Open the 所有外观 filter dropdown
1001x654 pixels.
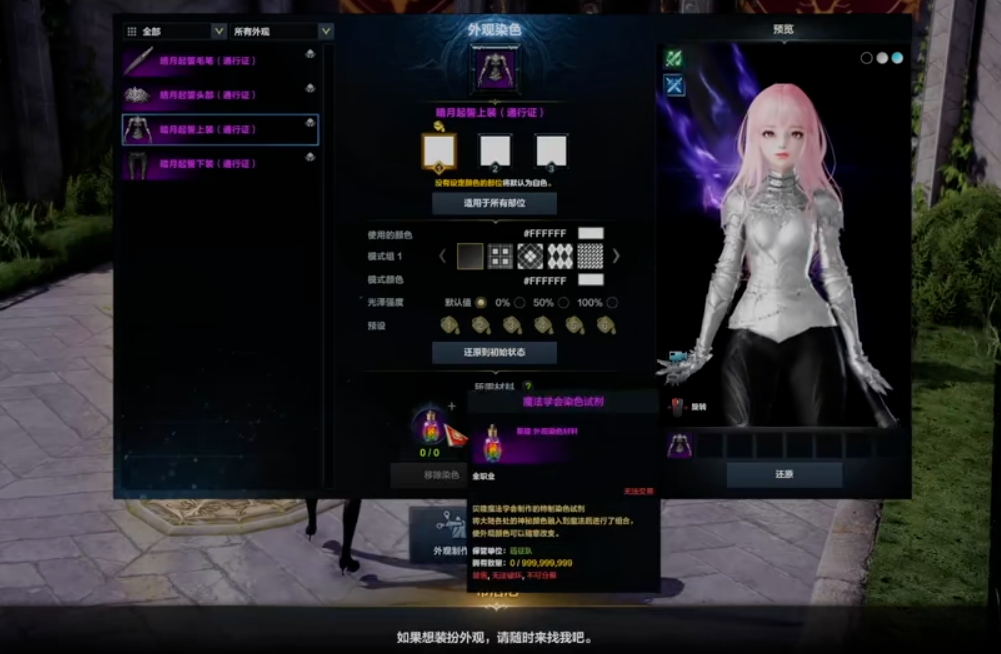coord(282,31)
